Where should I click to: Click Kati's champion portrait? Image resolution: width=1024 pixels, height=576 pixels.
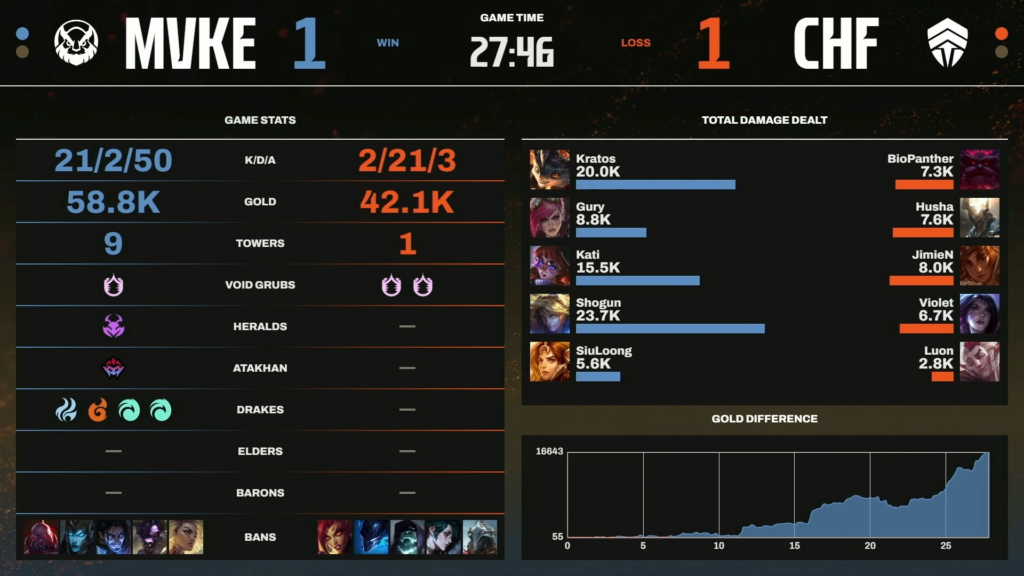549,265
